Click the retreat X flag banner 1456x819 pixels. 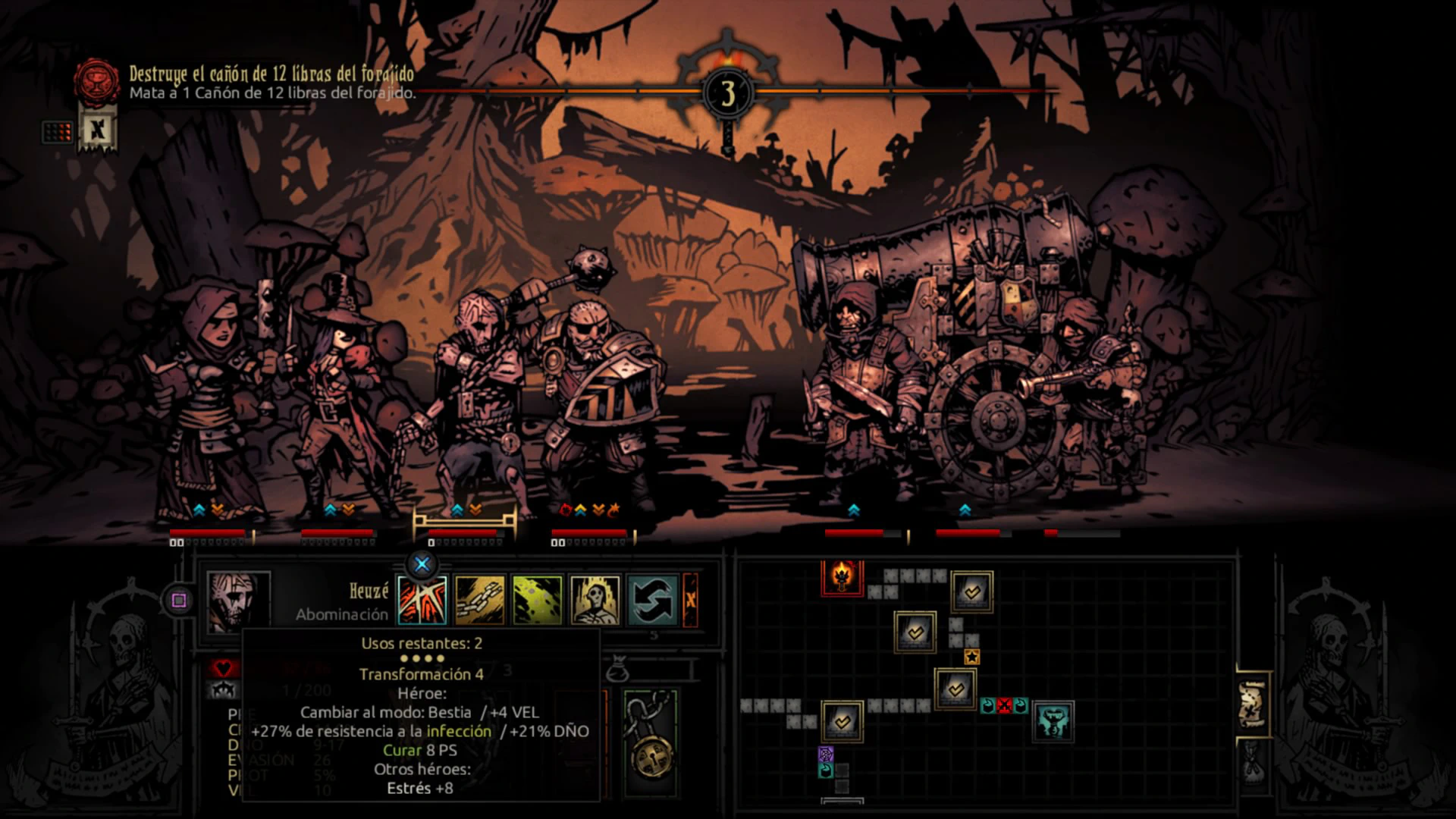(97, 130)
